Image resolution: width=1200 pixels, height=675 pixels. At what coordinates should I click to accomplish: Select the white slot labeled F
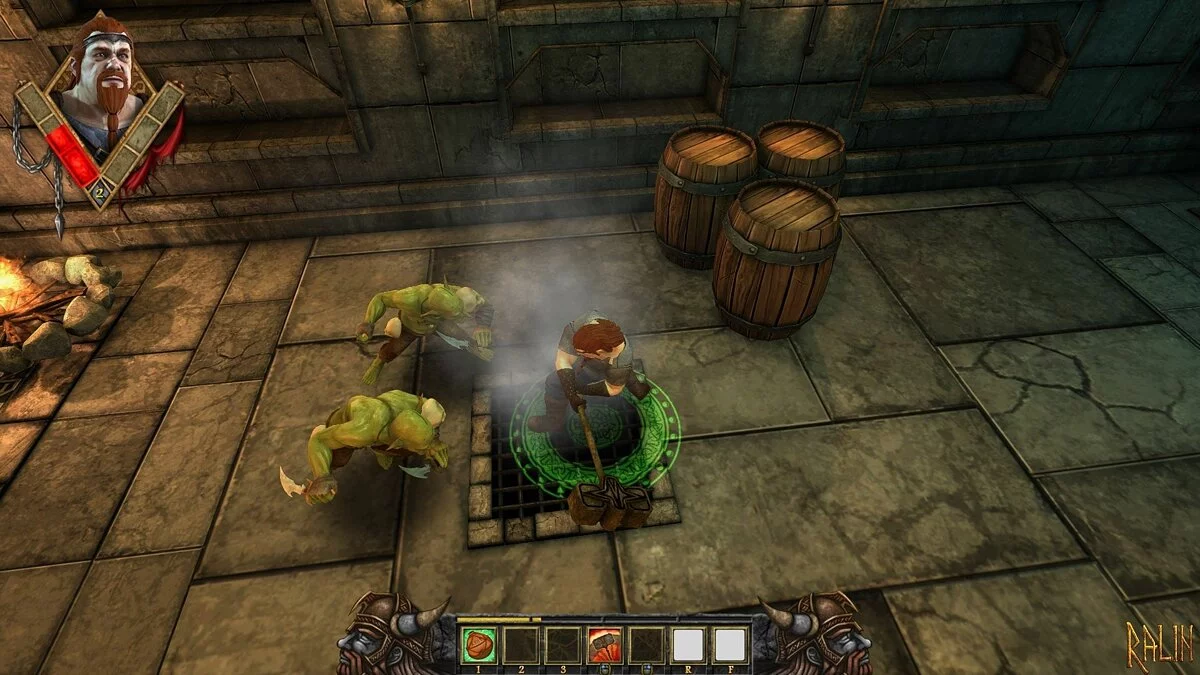730,645
